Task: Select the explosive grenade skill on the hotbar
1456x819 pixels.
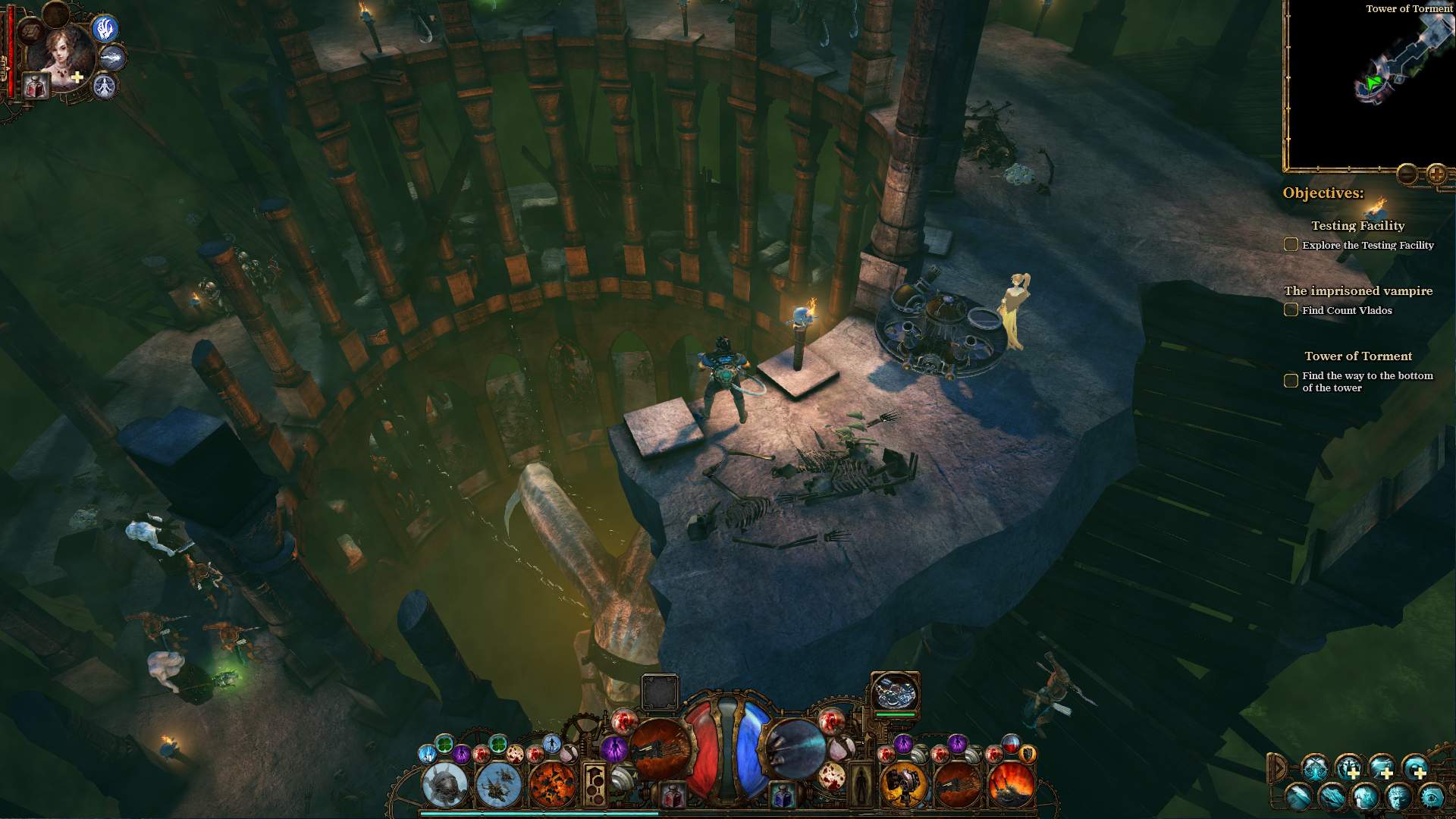Action: (x=552, y=786)
